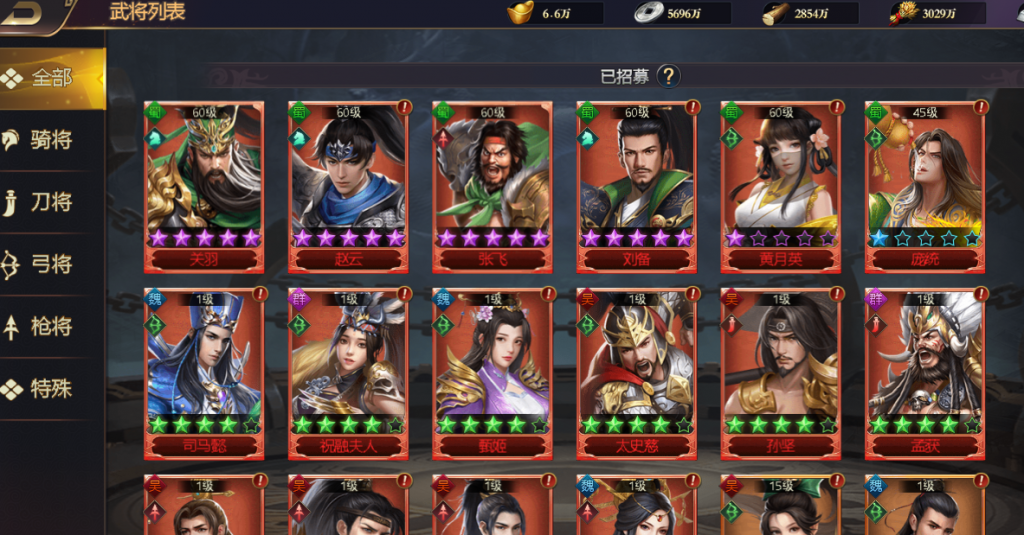Switch to the 全部 (All) tab
The width and height of the screenshot is (1024, 535).
click(x=50, y=78)
